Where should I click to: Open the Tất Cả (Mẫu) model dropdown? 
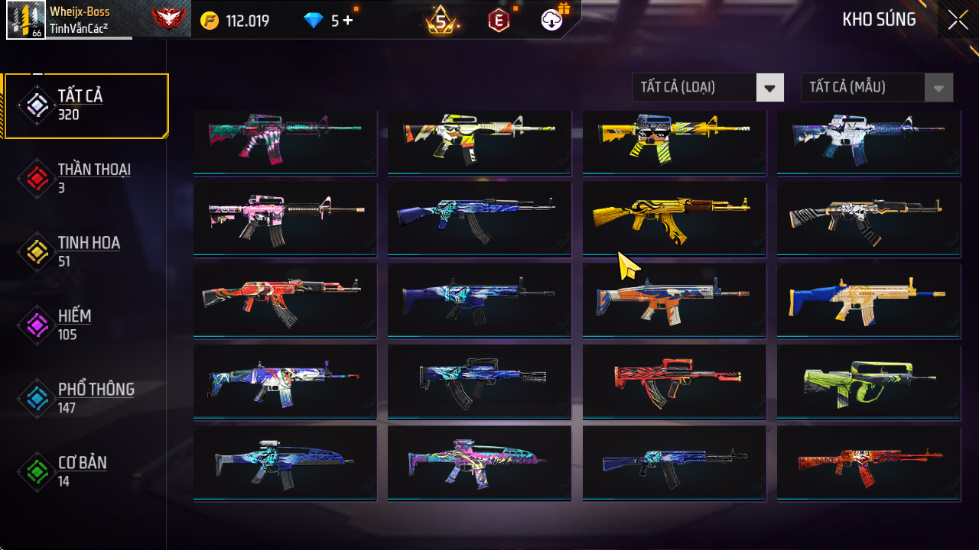876,88
